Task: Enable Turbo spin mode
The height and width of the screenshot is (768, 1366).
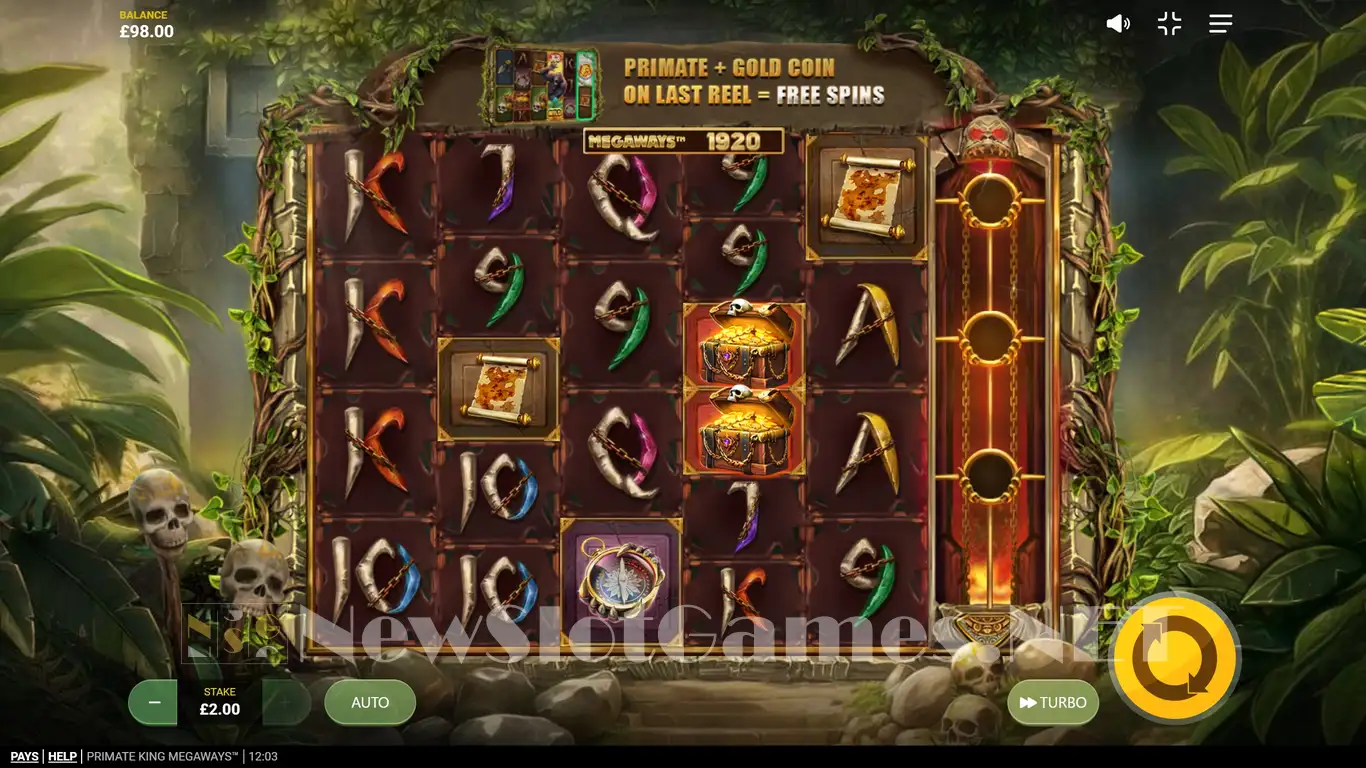Action: point(1053,703)
